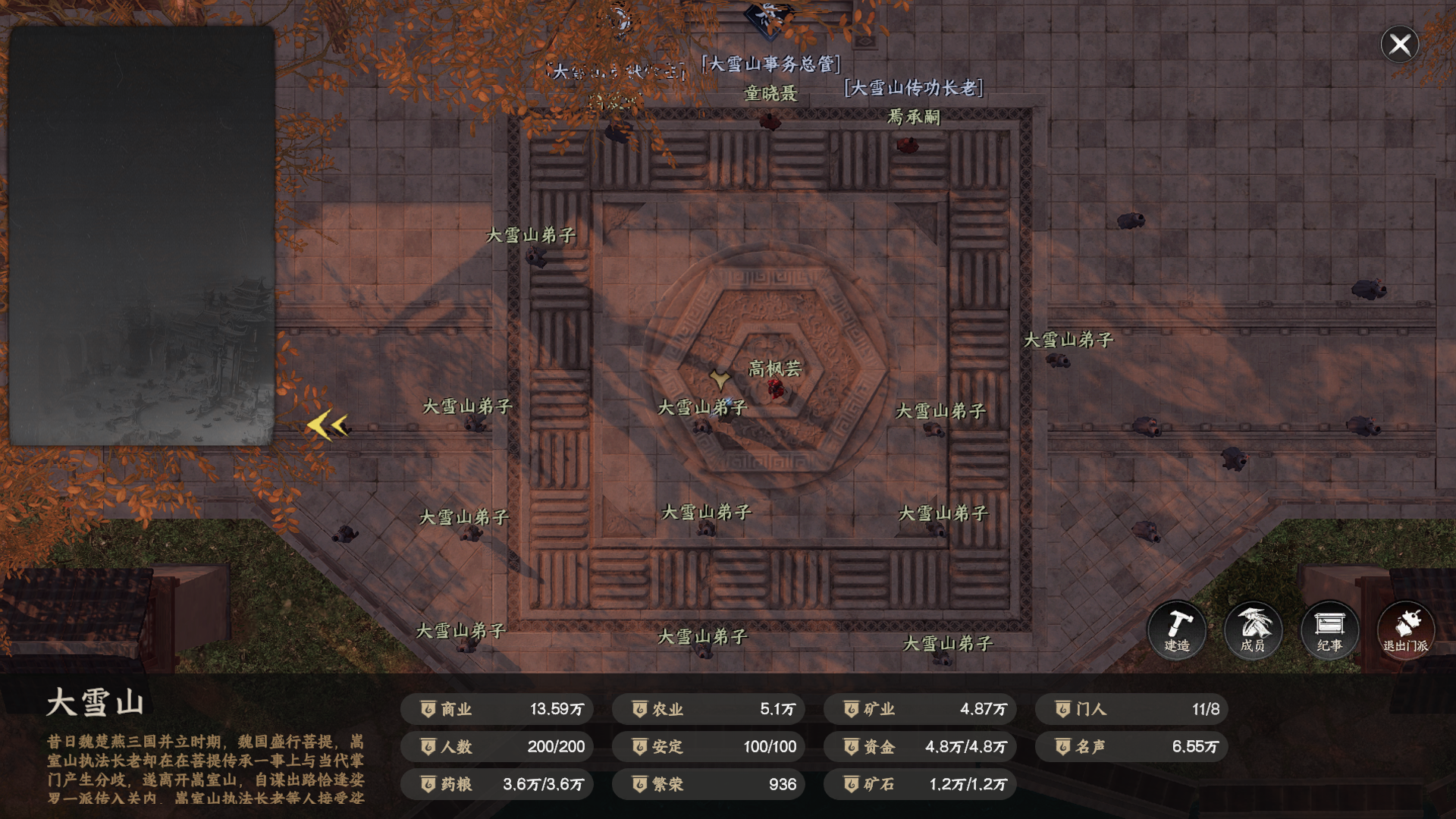
Task: Open the 建造 (build) hammer tool
Action: (x=1177, y=630)
